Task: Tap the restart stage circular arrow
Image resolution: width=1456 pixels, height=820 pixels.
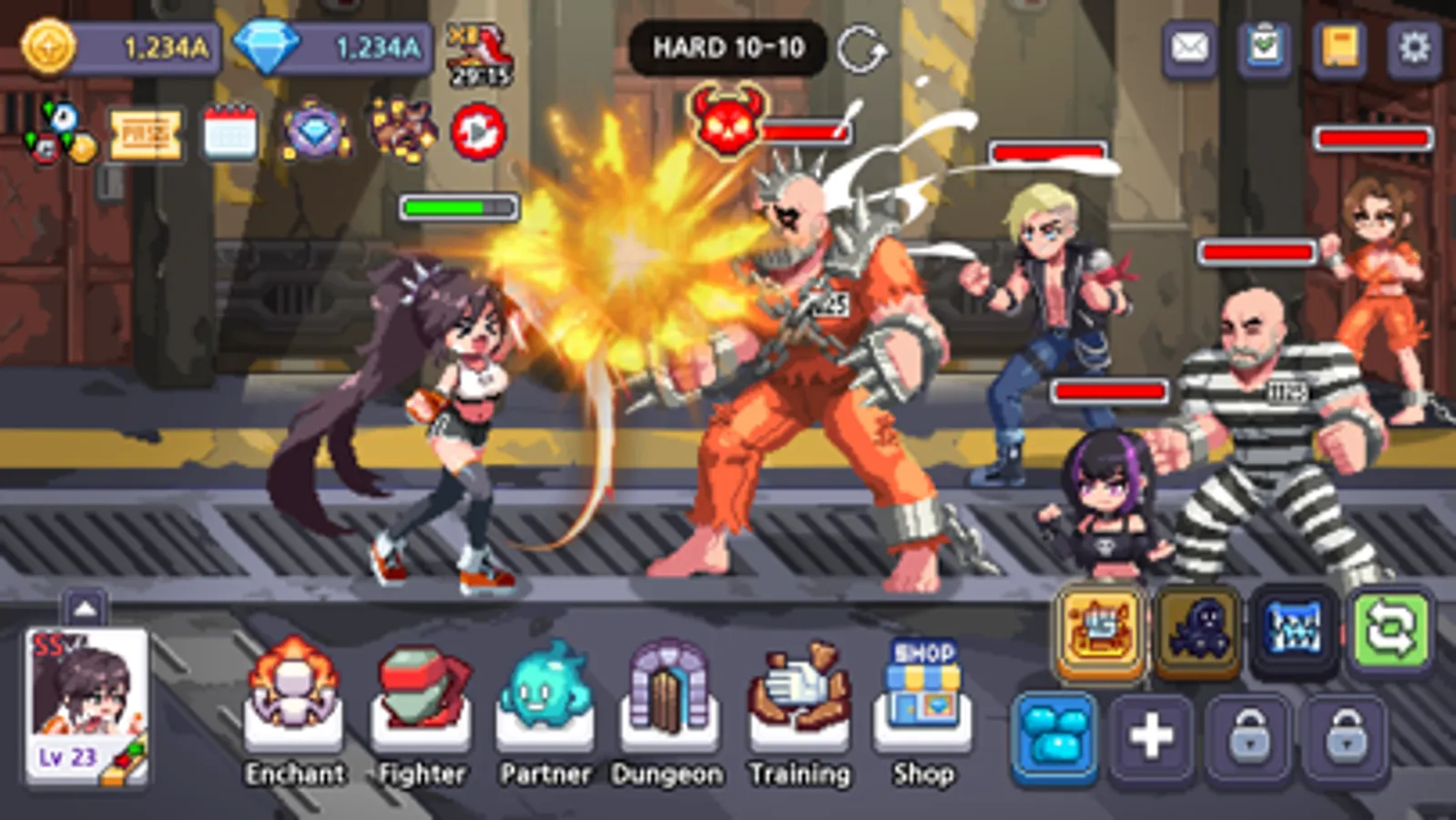Action: point(862,49)
